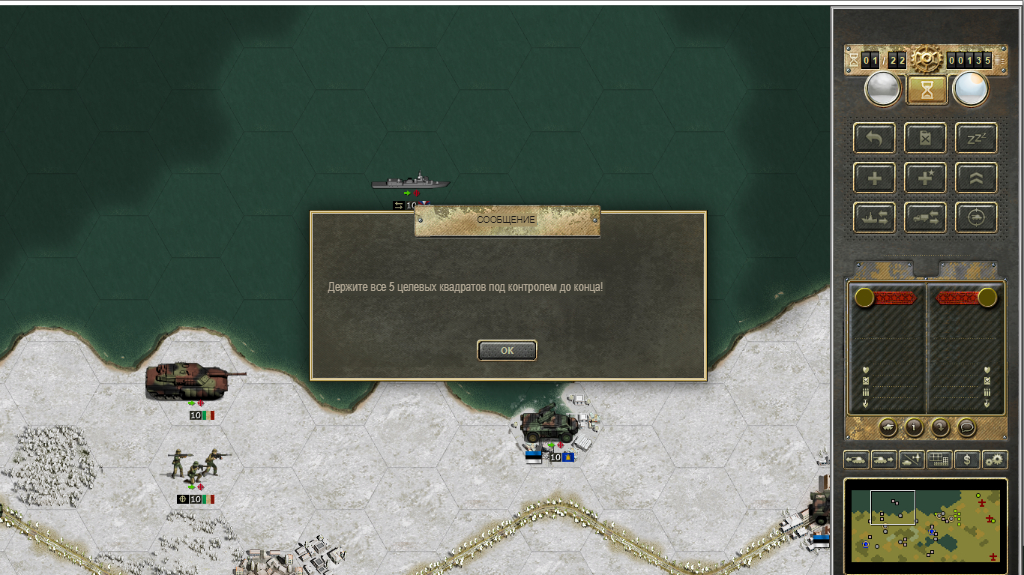Activate the tank target crosshair button
The image size is (1024, 575).
pyautogui.click(x=976, y=217)
